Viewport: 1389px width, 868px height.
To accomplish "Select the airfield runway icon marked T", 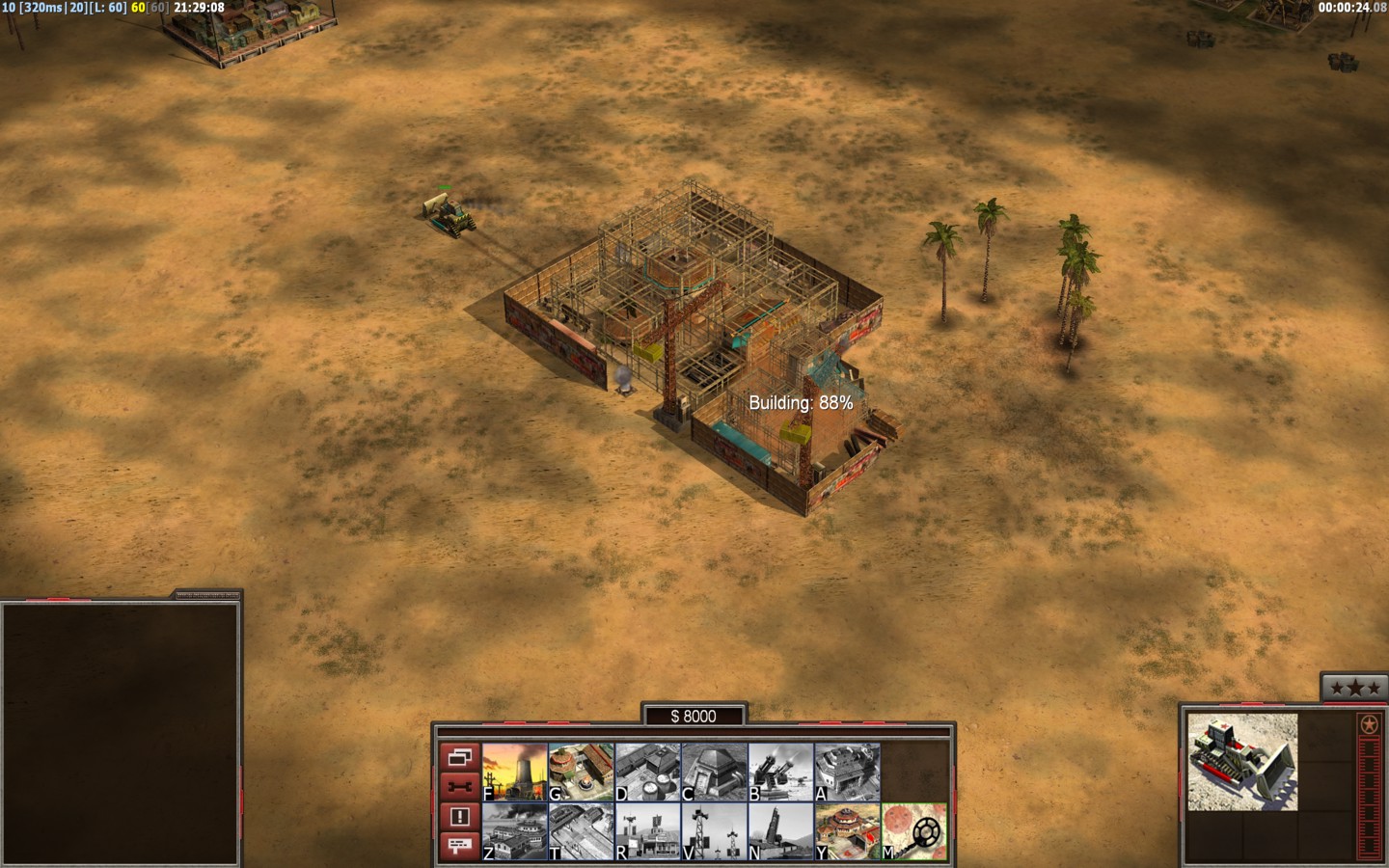I will click(582, 831).
